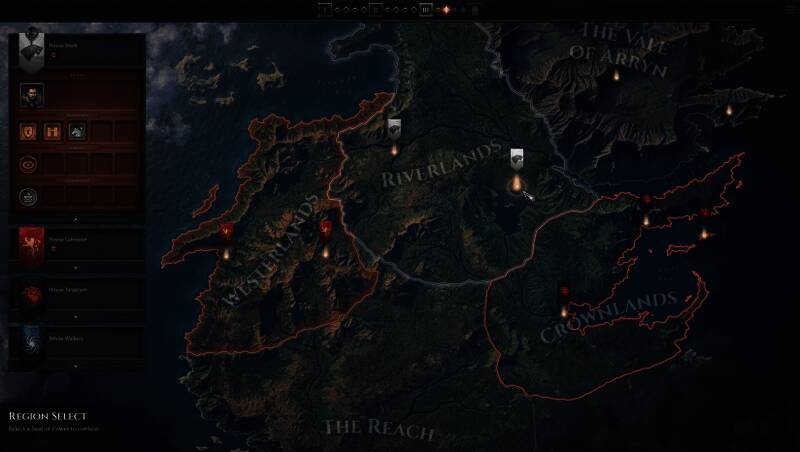
Task: Click the round III marker on the turn tracker
Action: [x=426, y=10]
